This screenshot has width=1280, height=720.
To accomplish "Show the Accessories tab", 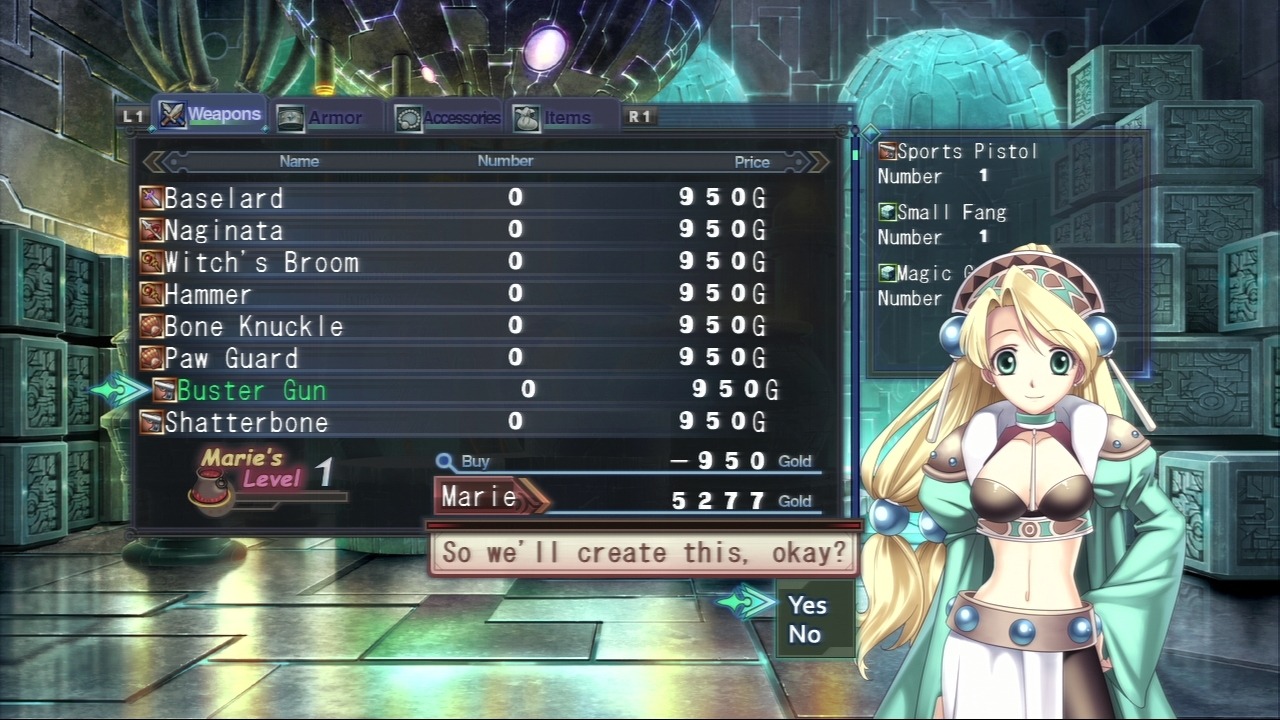I will [x=448, y=118].
